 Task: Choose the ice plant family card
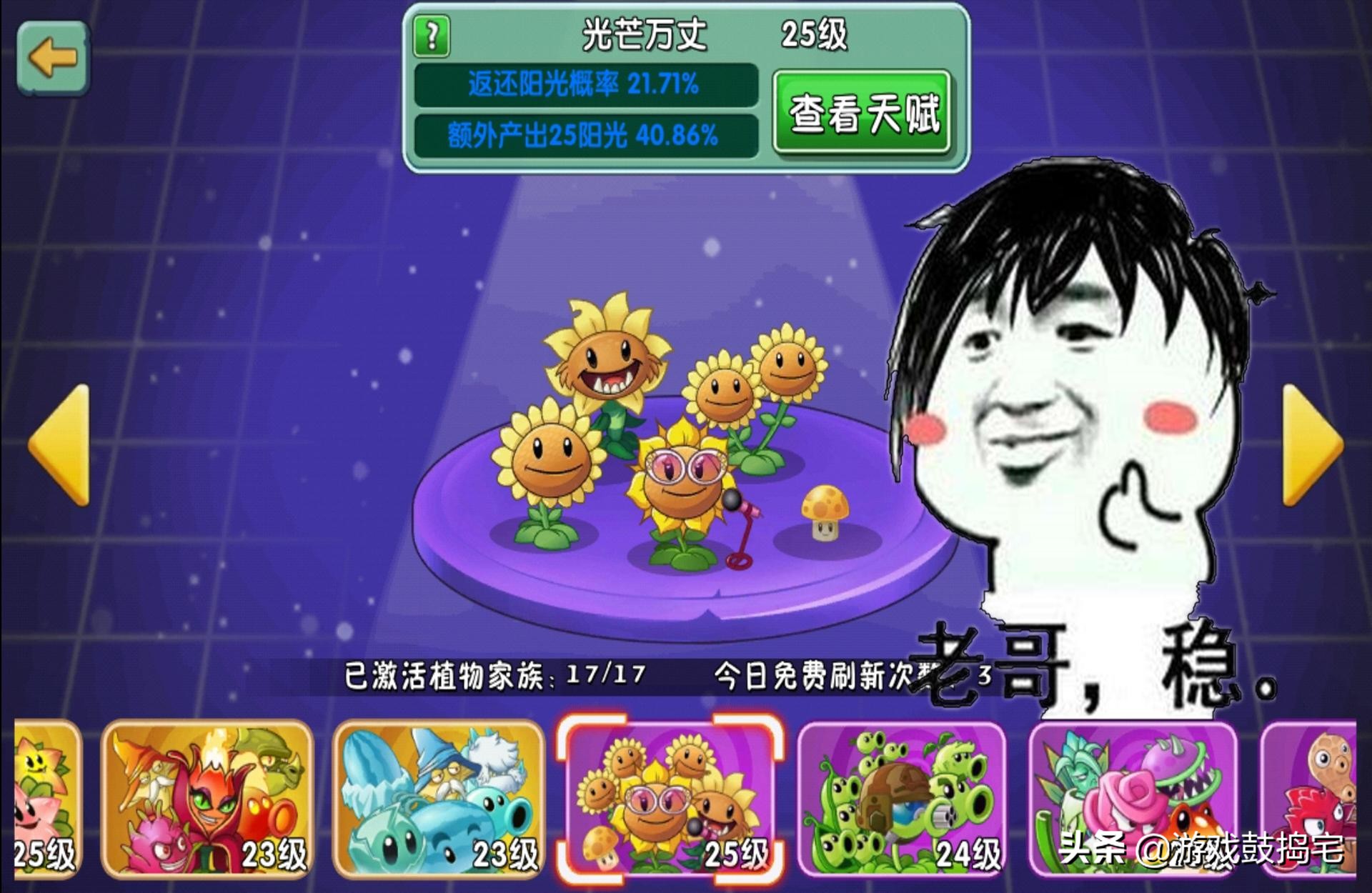(x=438, y=799)
